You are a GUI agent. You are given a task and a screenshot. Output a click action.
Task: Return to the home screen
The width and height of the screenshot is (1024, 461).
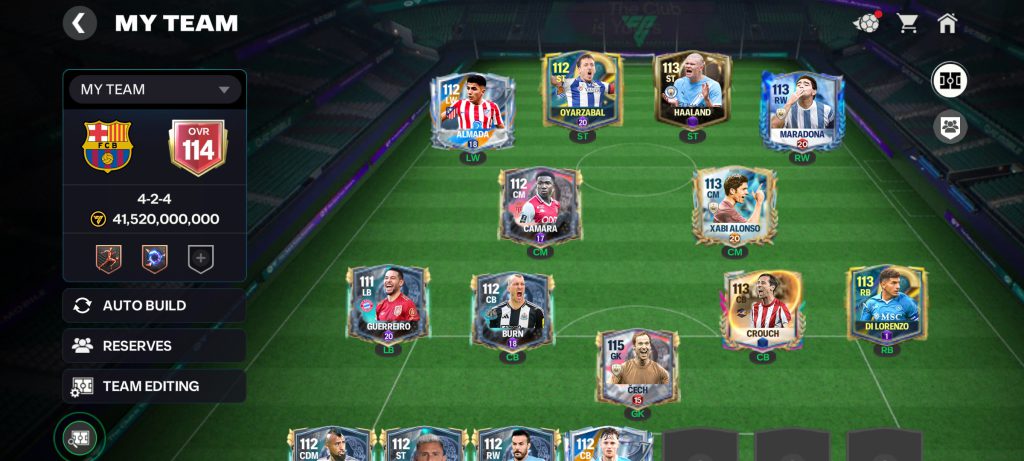[x=947, y=23]
